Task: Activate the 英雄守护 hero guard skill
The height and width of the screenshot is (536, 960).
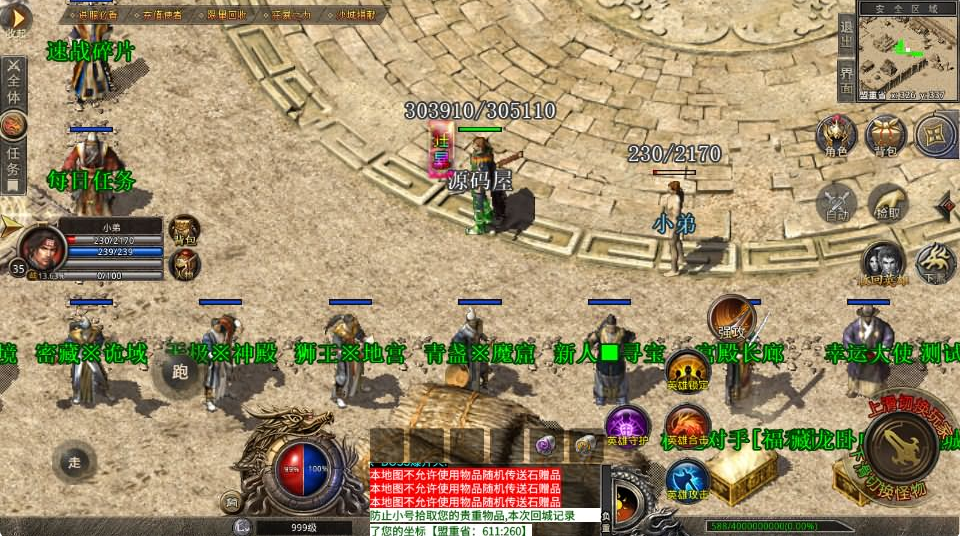Action: click(x=628, y=426)
